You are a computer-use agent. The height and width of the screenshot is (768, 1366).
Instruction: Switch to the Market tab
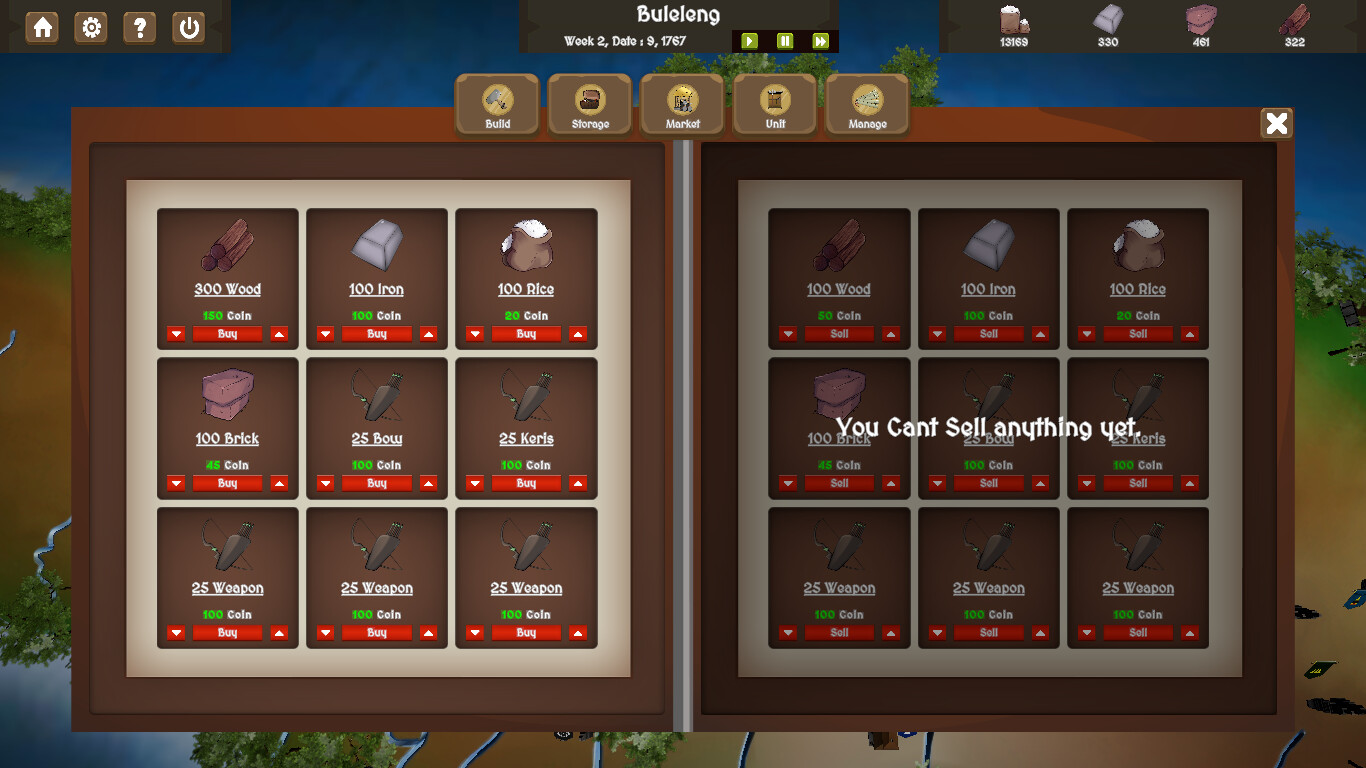(x=682, y=103)
